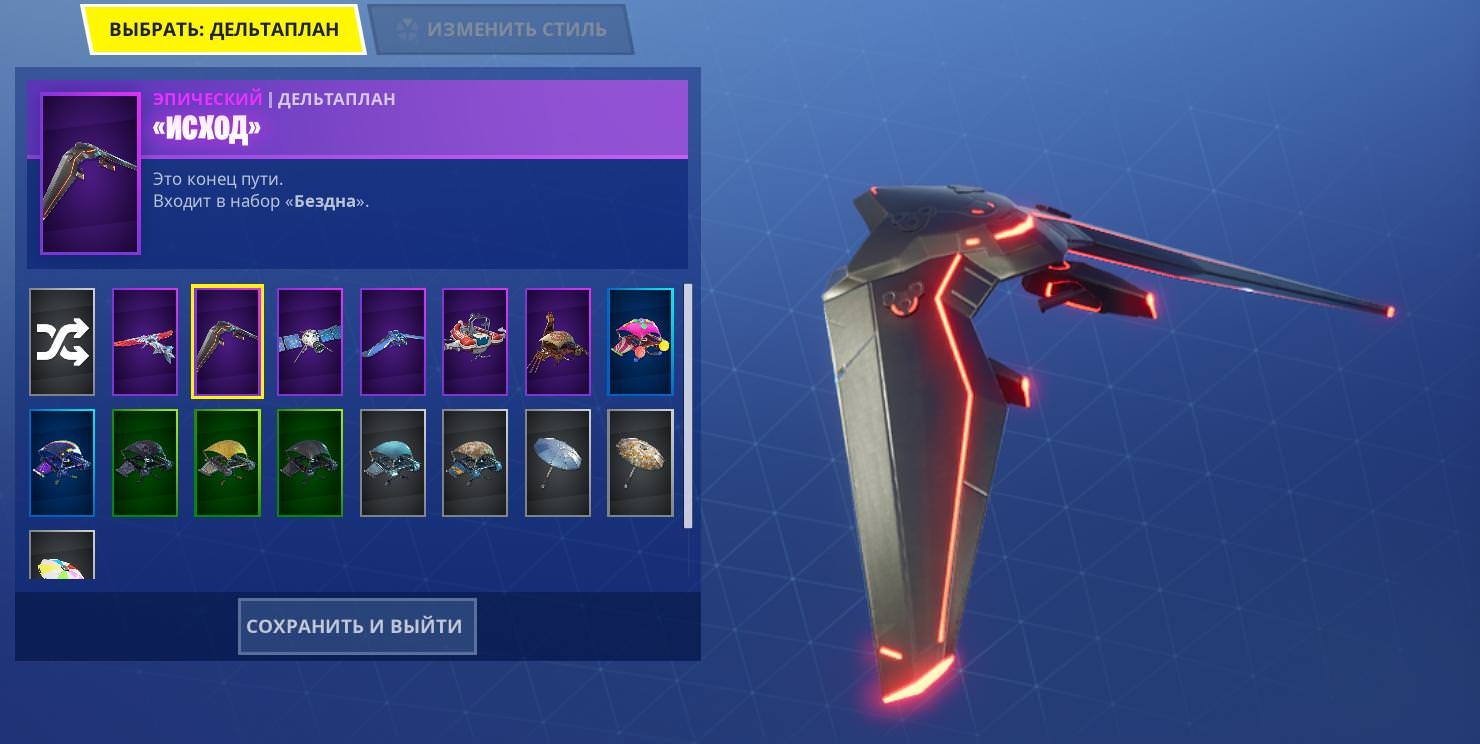Choose the random shuffle glider slot
The height and width of the screenshot is (744, 1480).
(62, 342)
